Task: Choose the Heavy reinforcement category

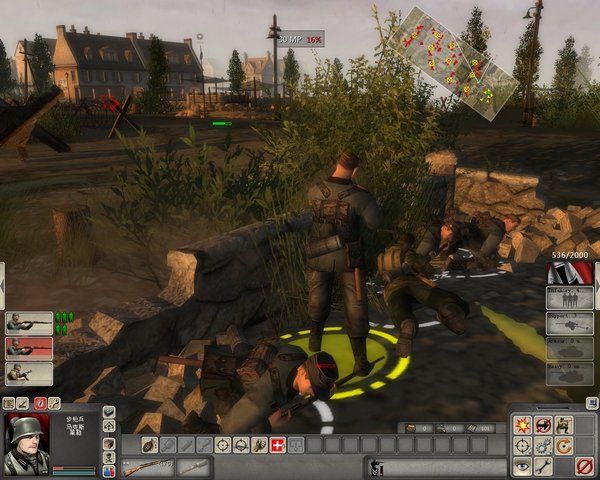Action: [x=570, y=373]
